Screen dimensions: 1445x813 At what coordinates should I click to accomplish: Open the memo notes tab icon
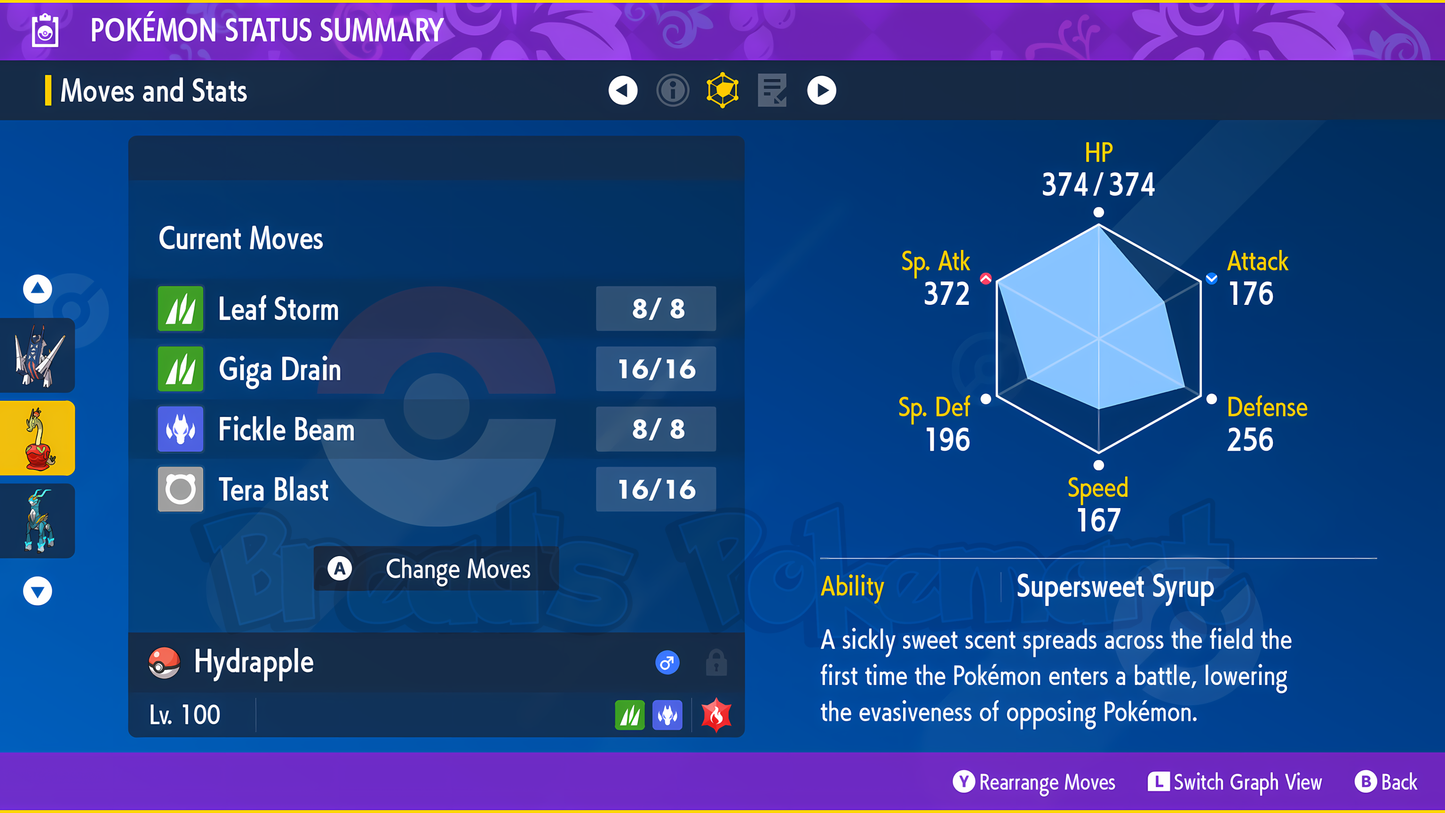point(772,91)
